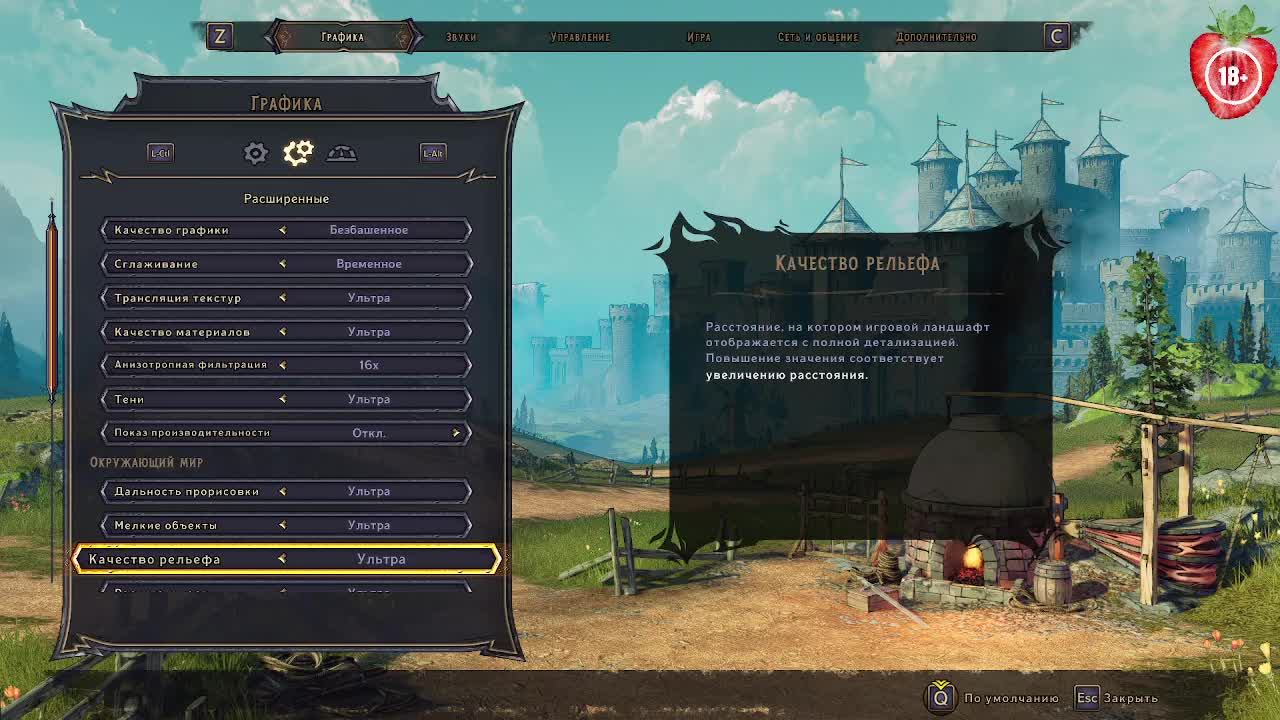This screenshot has height=720, width=1280.
Task: Lower the Качество графики setting with left arrow
Action: point(283,230)
